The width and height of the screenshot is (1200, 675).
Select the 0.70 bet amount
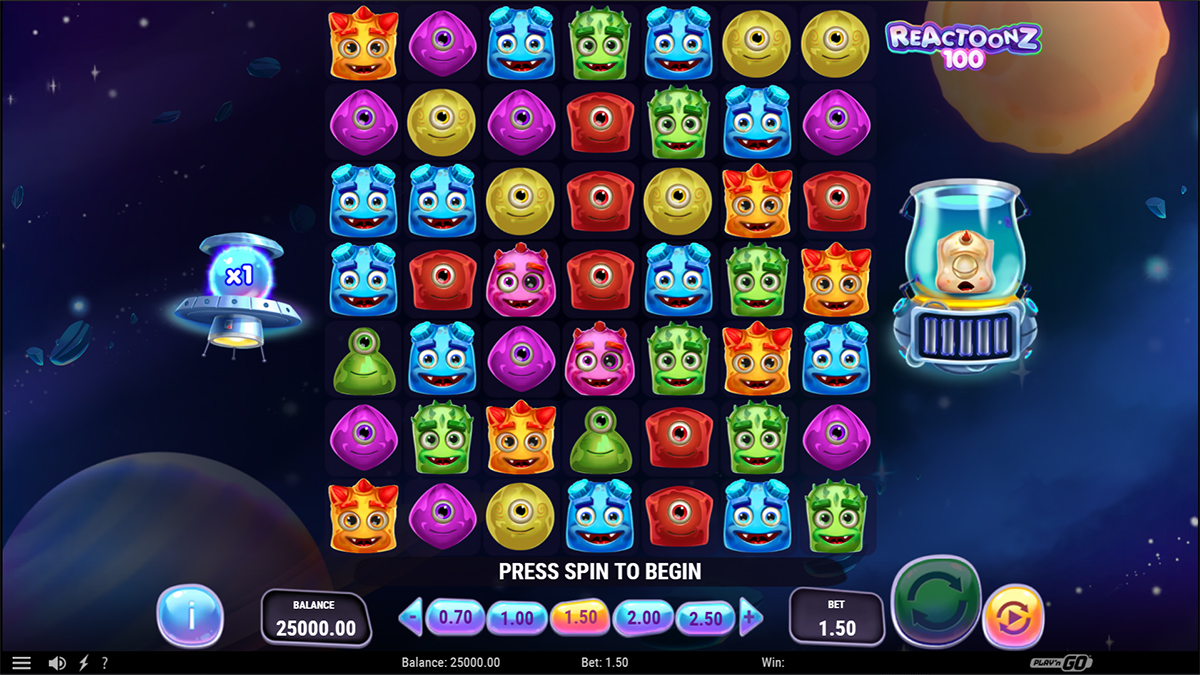click(455, 618)
